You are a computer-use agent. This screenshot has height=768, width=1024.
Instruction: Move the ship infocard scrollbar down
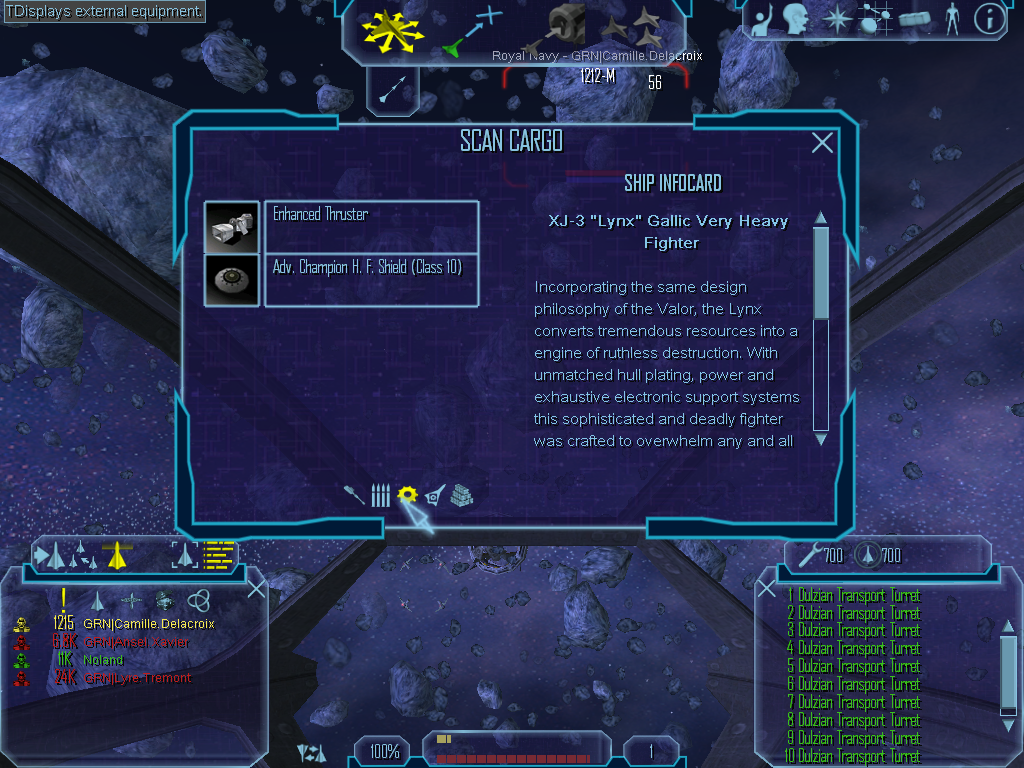click(x=821, y=438)
